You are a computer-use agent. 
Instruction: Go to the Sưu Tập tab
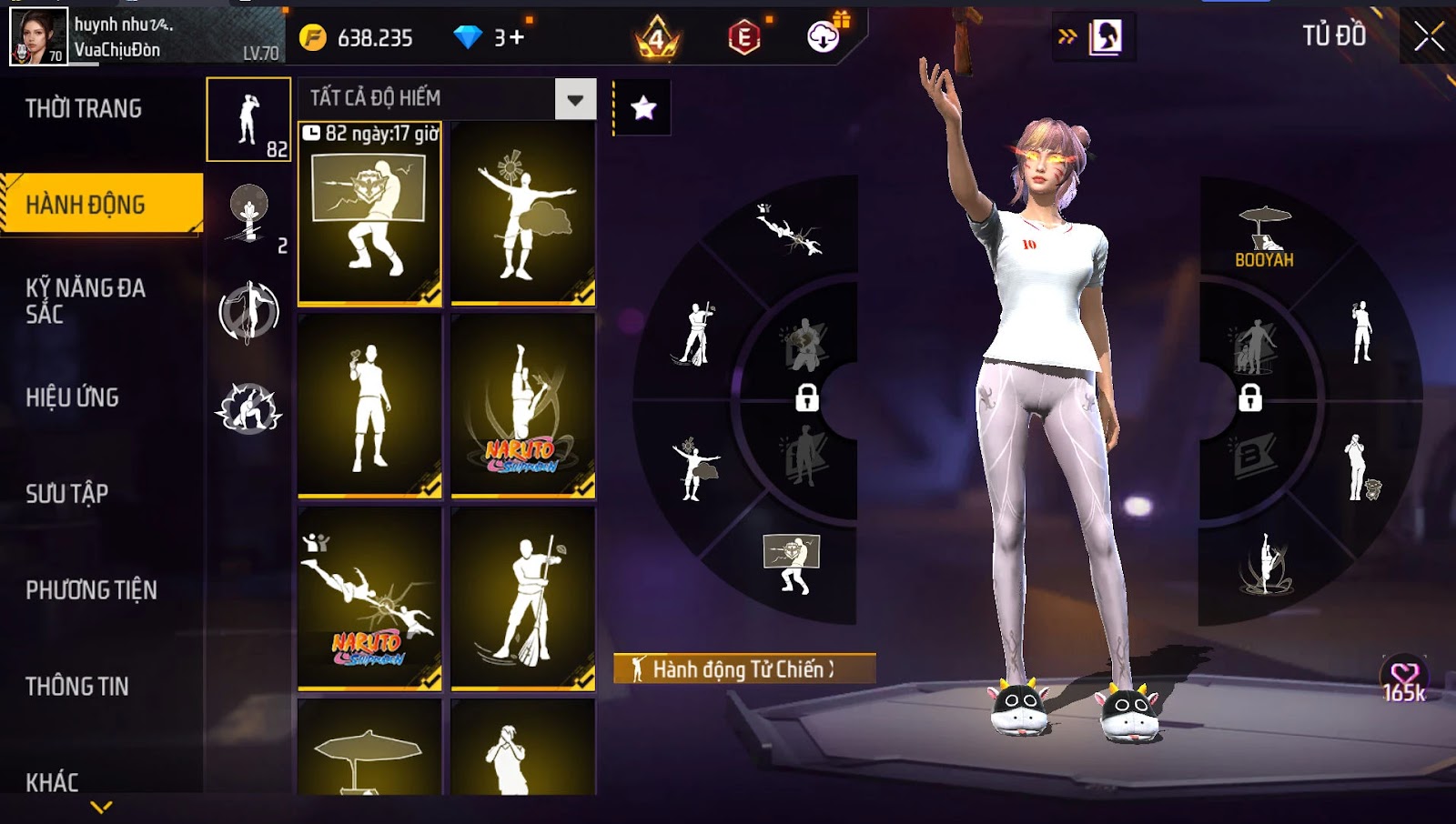point(67,494)
